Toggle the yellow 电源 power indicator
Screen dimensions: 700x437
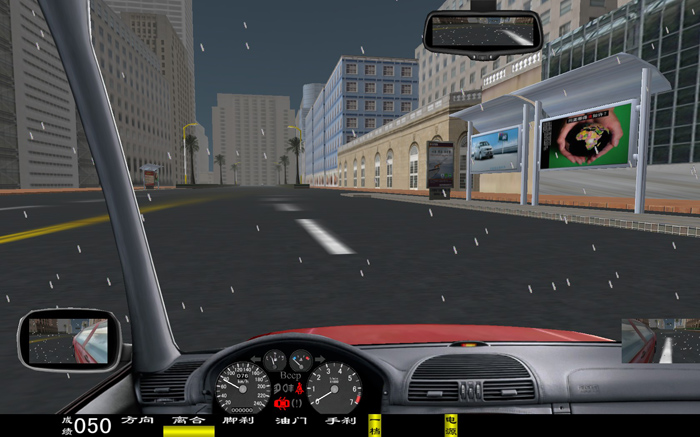[451, 425]
